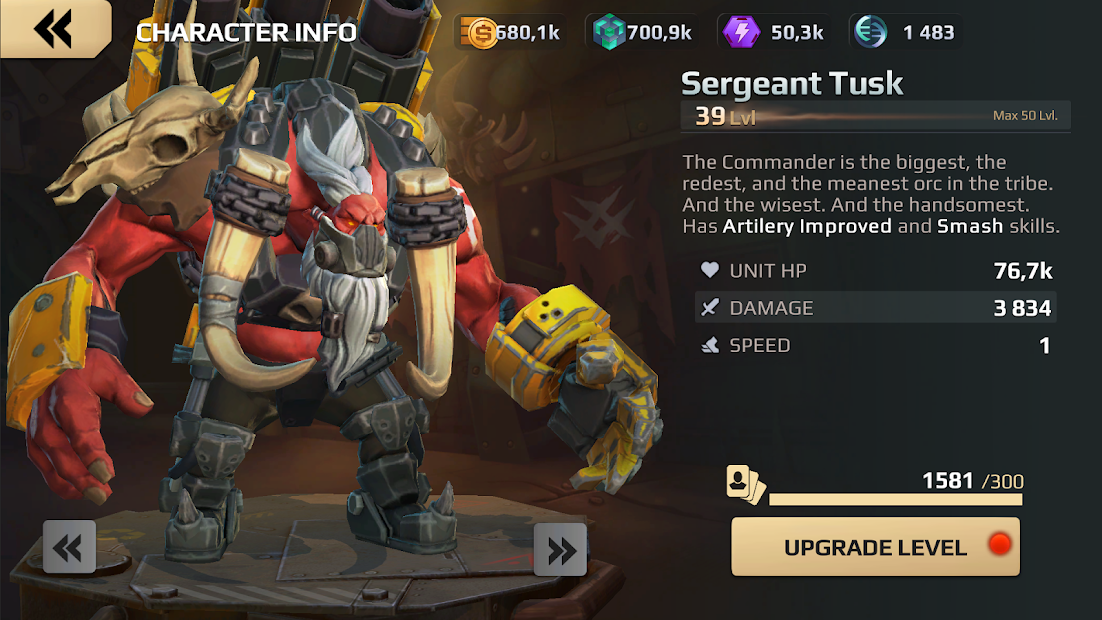Viewport: 1102px width, 620px height.
Task: Tap the blue striped orb currency
Action: pyautogui.click(x=905, y=32)
